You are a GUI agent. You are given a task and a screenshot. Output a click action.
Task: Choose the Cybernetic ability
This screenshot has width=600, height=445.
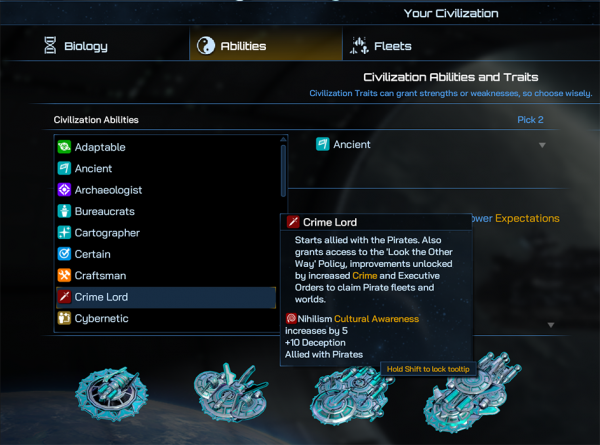point(101,318)
